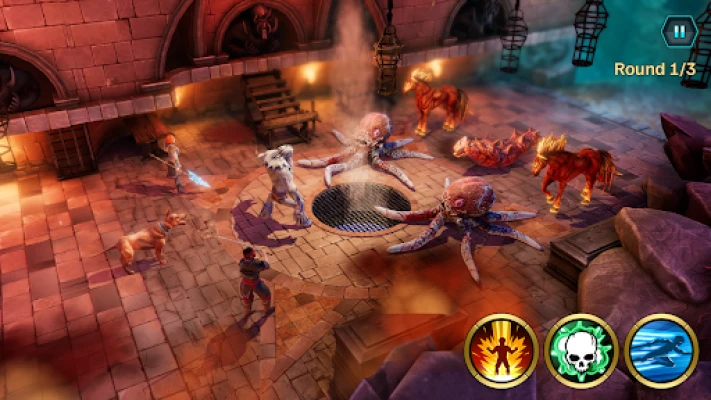
Task: Use the green skull ability
Action: click(581, 351)
